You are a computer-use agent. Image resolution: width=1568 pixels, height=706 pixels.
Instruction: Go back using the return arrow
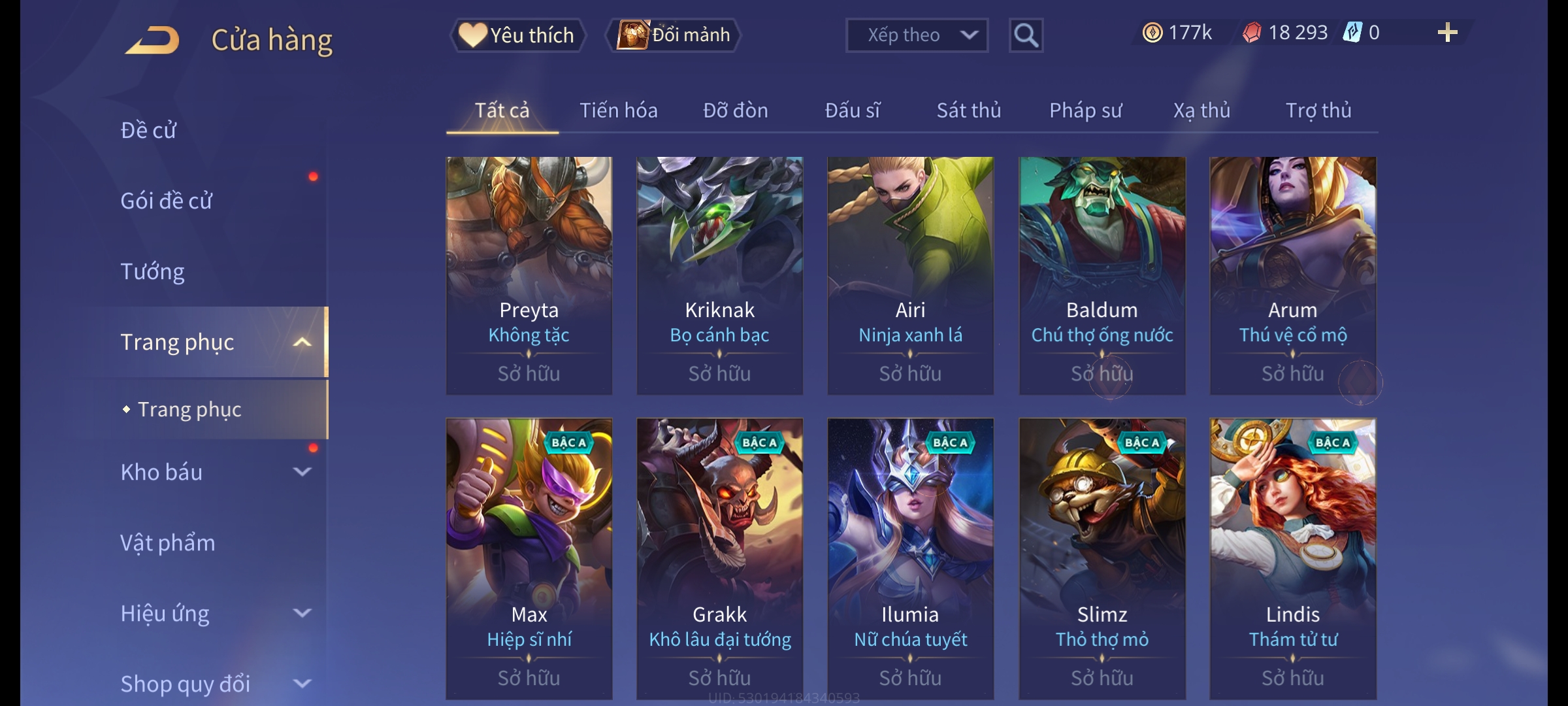(x=153, y=40)
